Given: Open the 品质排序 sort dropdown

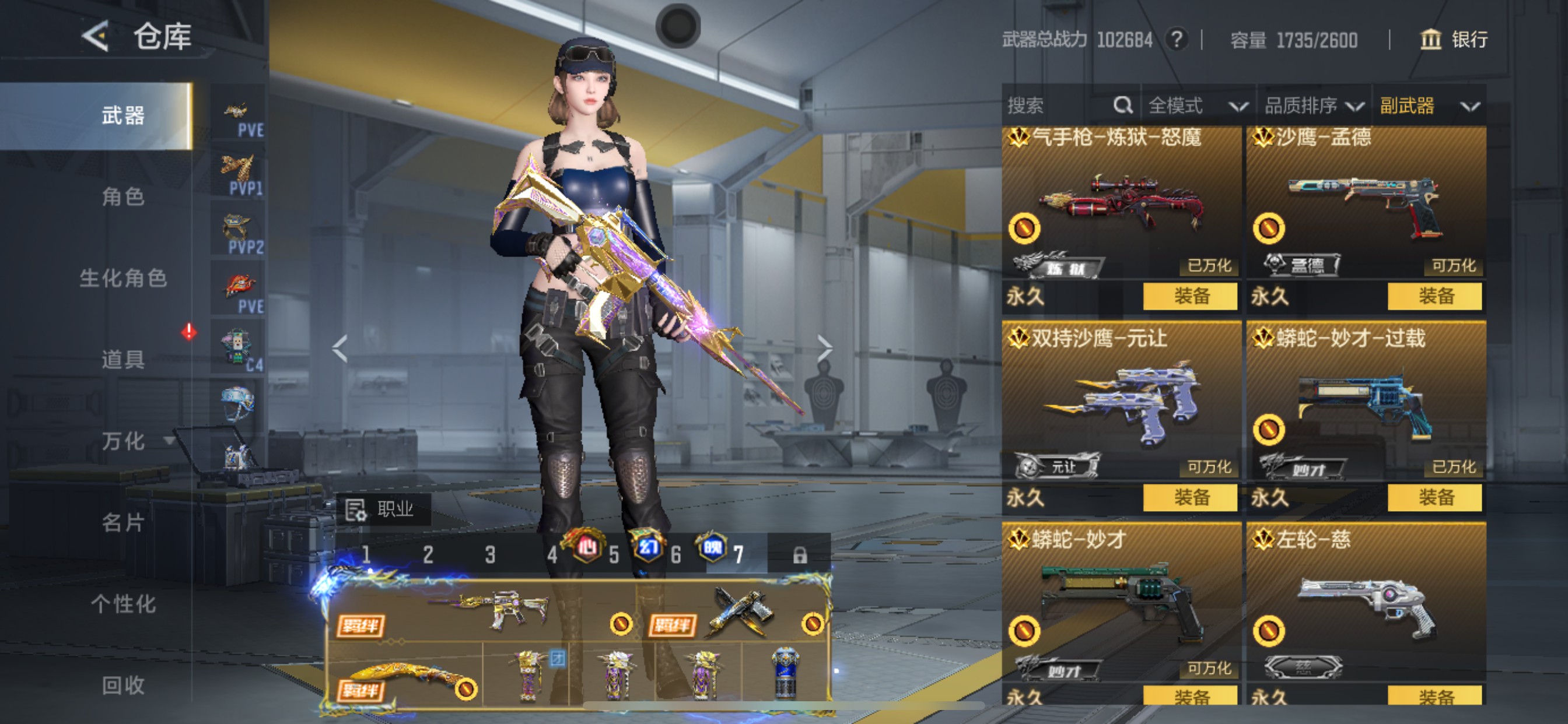Looking at the screenshot, I should (x=1313, y=106).
